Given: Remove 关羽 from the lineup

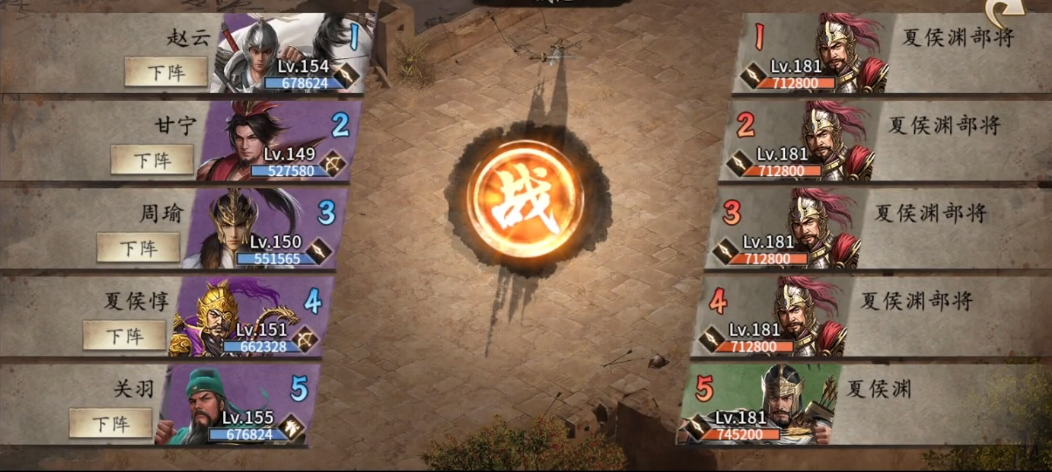Looking at the screenshot, I should tap(111, 423).
